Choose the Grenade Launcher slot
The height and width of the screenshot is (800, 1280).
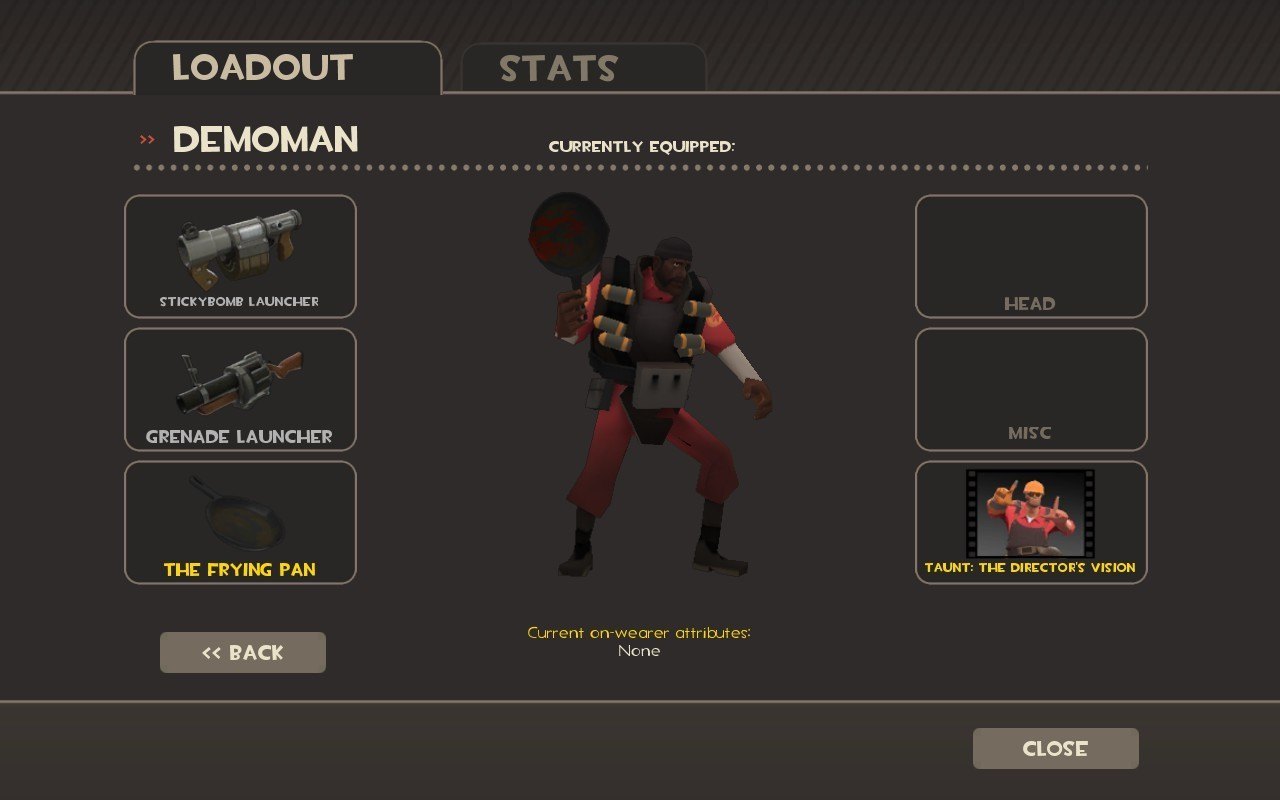pos(240,389)
